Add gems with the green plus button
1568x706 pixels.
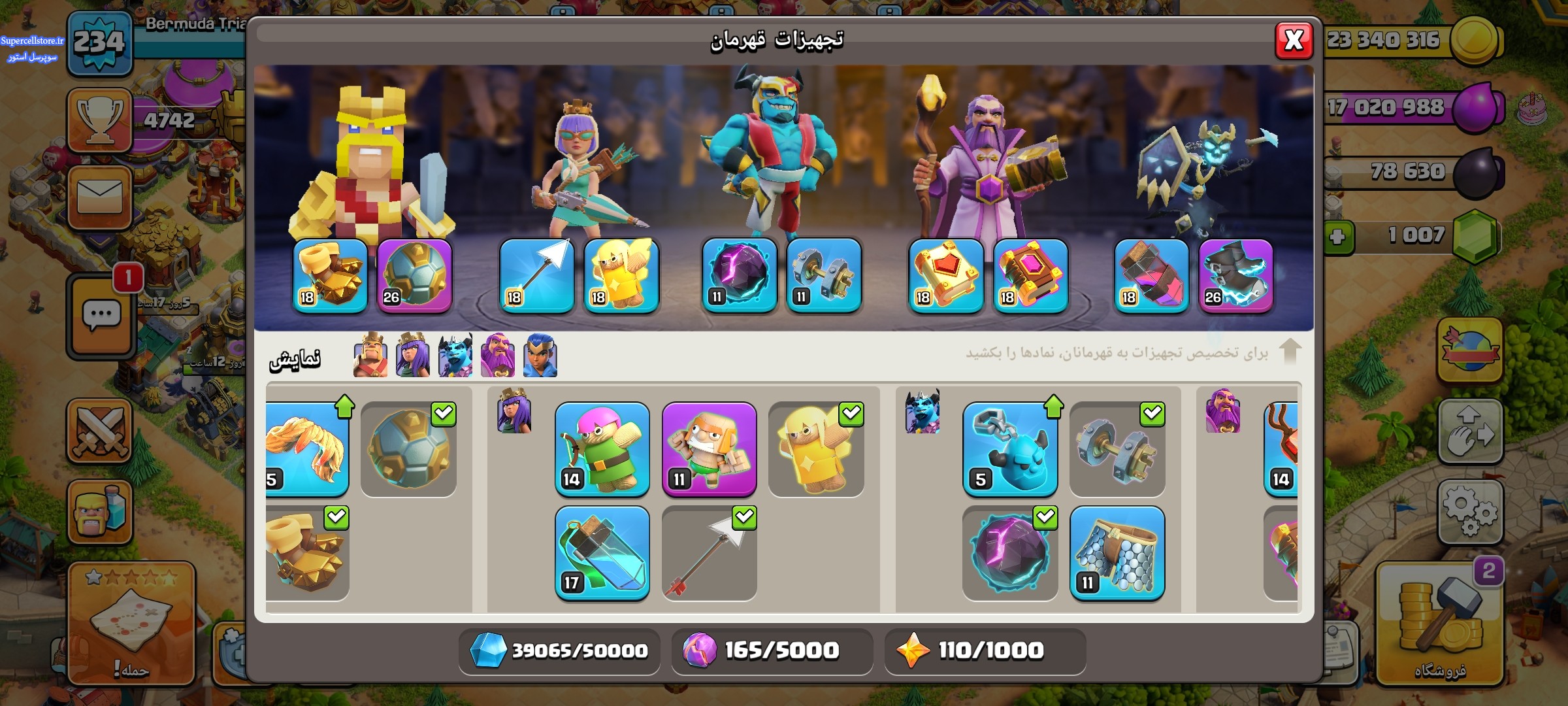click(1337, 236)
